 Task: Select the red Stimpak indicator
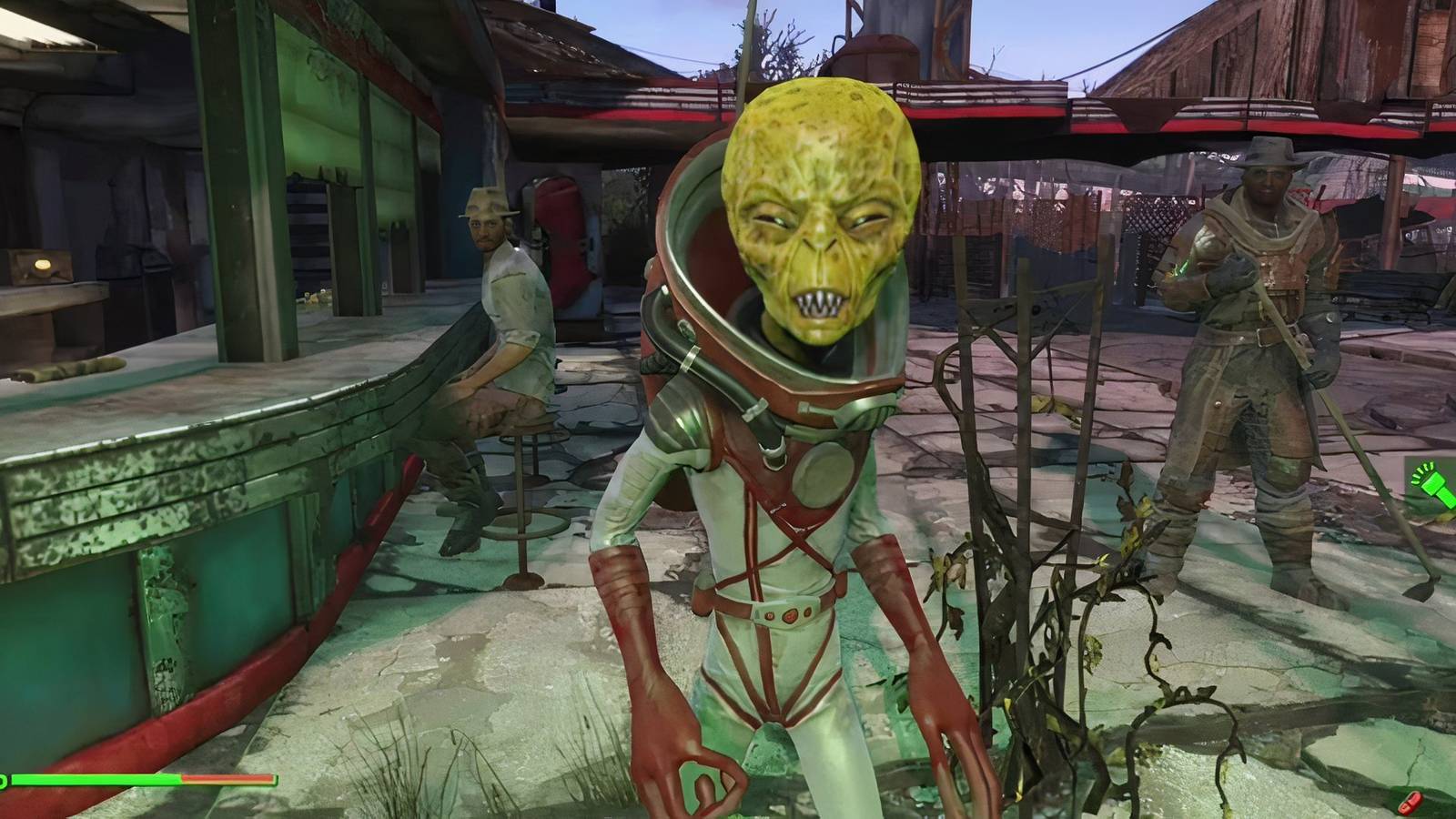pyautogui.click(x=1411, y=803)
